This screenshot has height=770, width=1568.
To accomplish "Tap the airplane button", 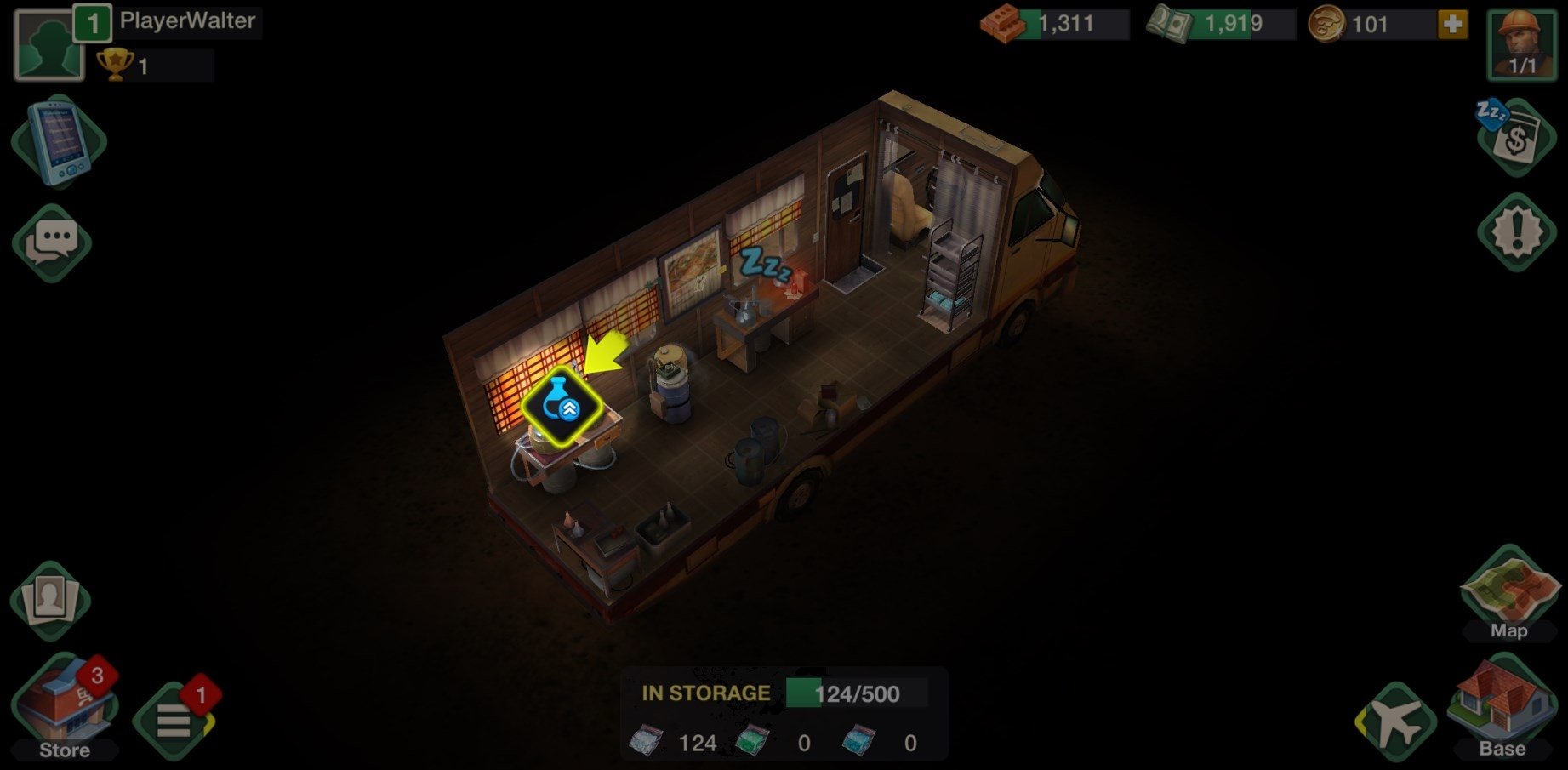I will coord(1395,723).
